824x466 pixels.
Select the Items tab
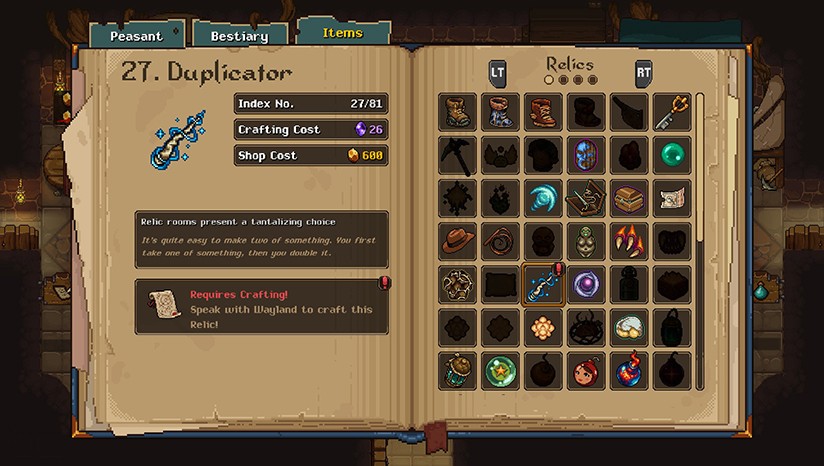pyautogui.click(x=342, y=32)
